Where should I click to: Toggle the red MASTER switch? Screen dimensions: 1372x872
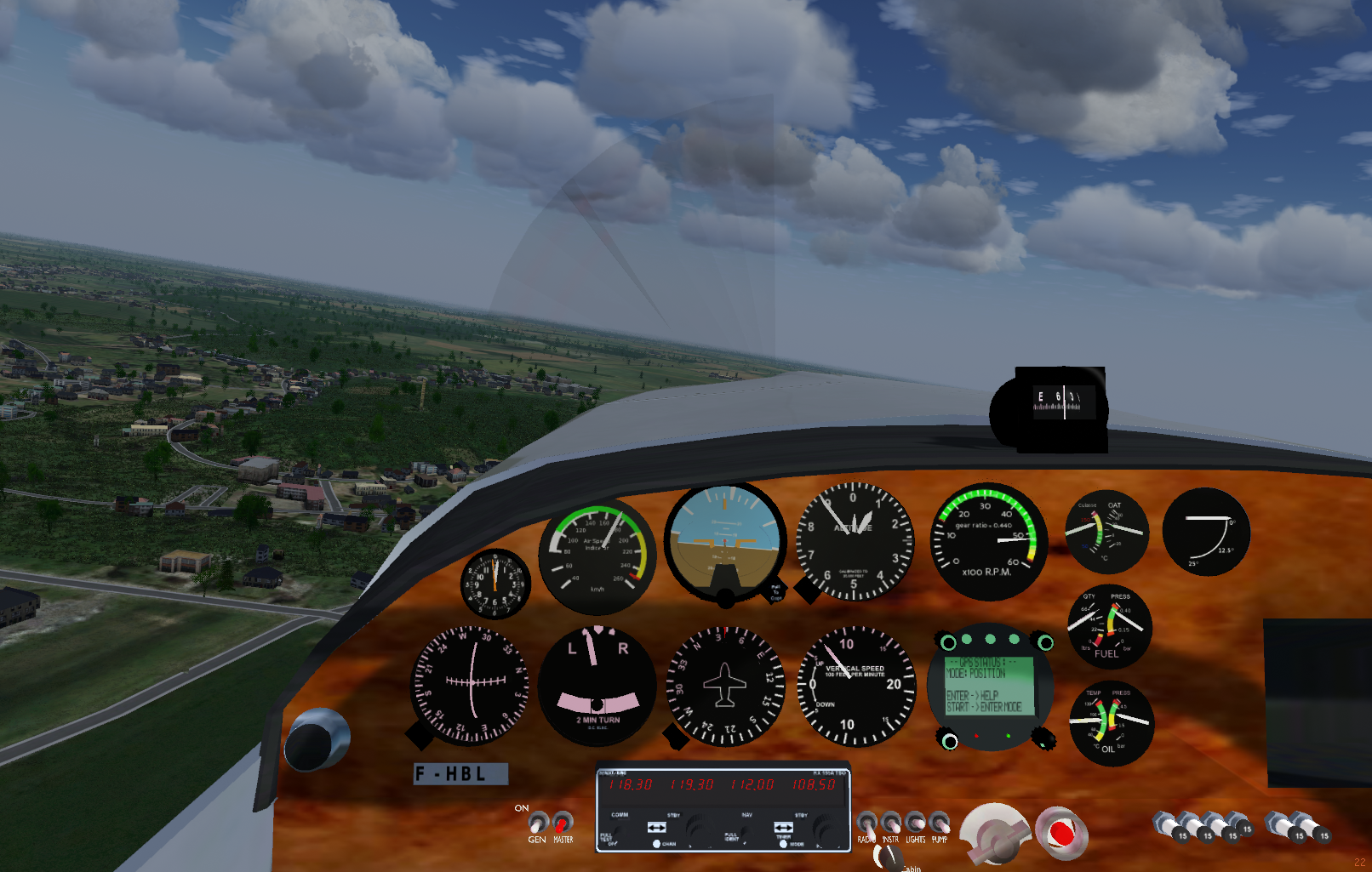[x=562, y=823]
